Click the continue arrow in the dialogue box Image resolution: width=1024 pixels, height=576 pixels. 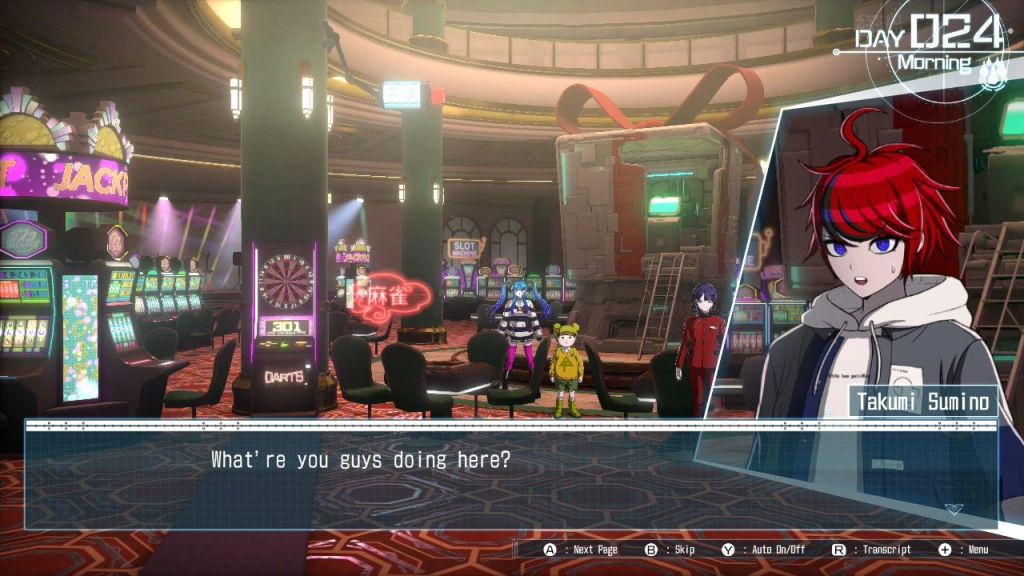pos(954,509)
